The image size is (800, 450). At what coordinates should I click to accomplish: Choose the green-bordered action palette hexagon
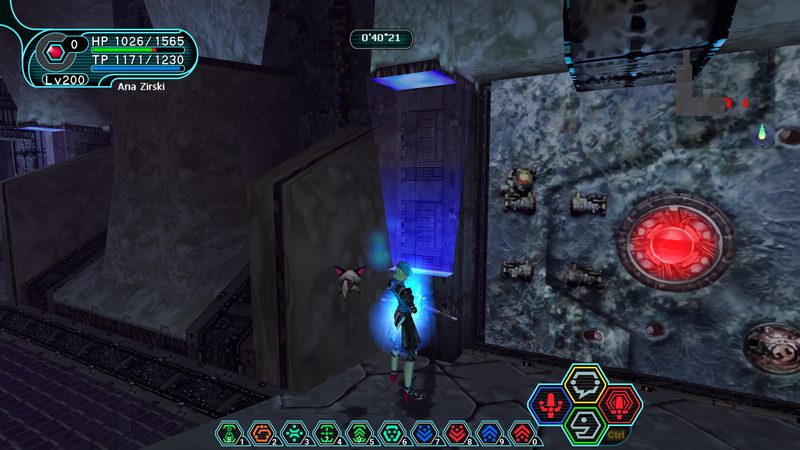(x=584, y=425)
